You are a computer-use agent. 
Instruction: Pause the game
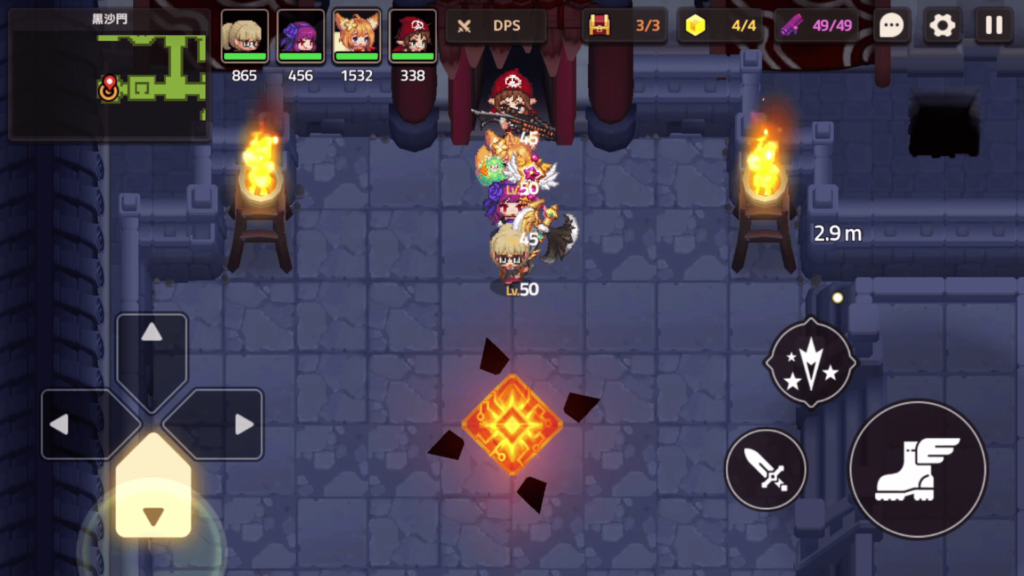[993, 26]
